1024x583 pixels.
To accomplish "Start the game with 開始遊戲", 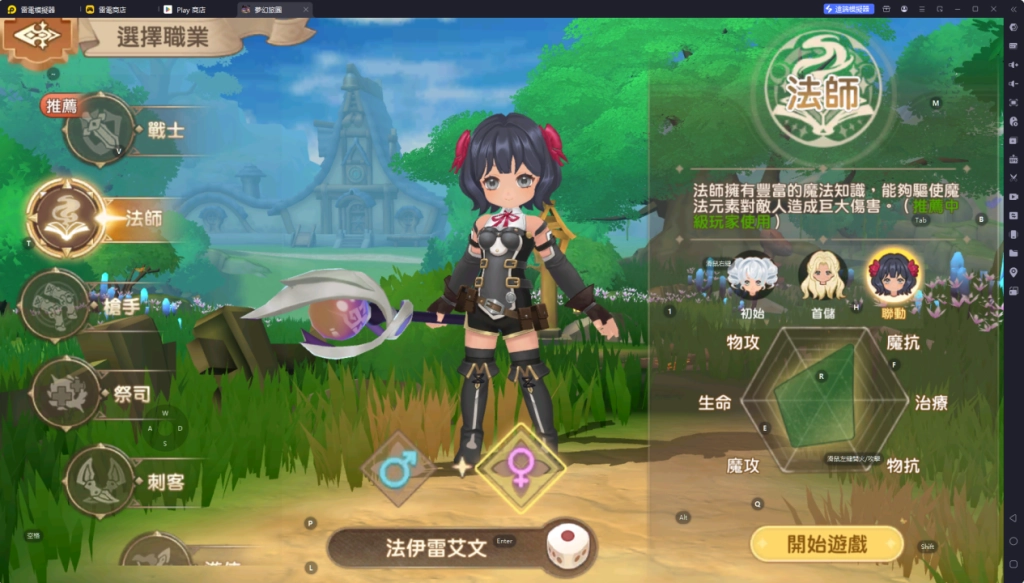I will pos(826,544).
